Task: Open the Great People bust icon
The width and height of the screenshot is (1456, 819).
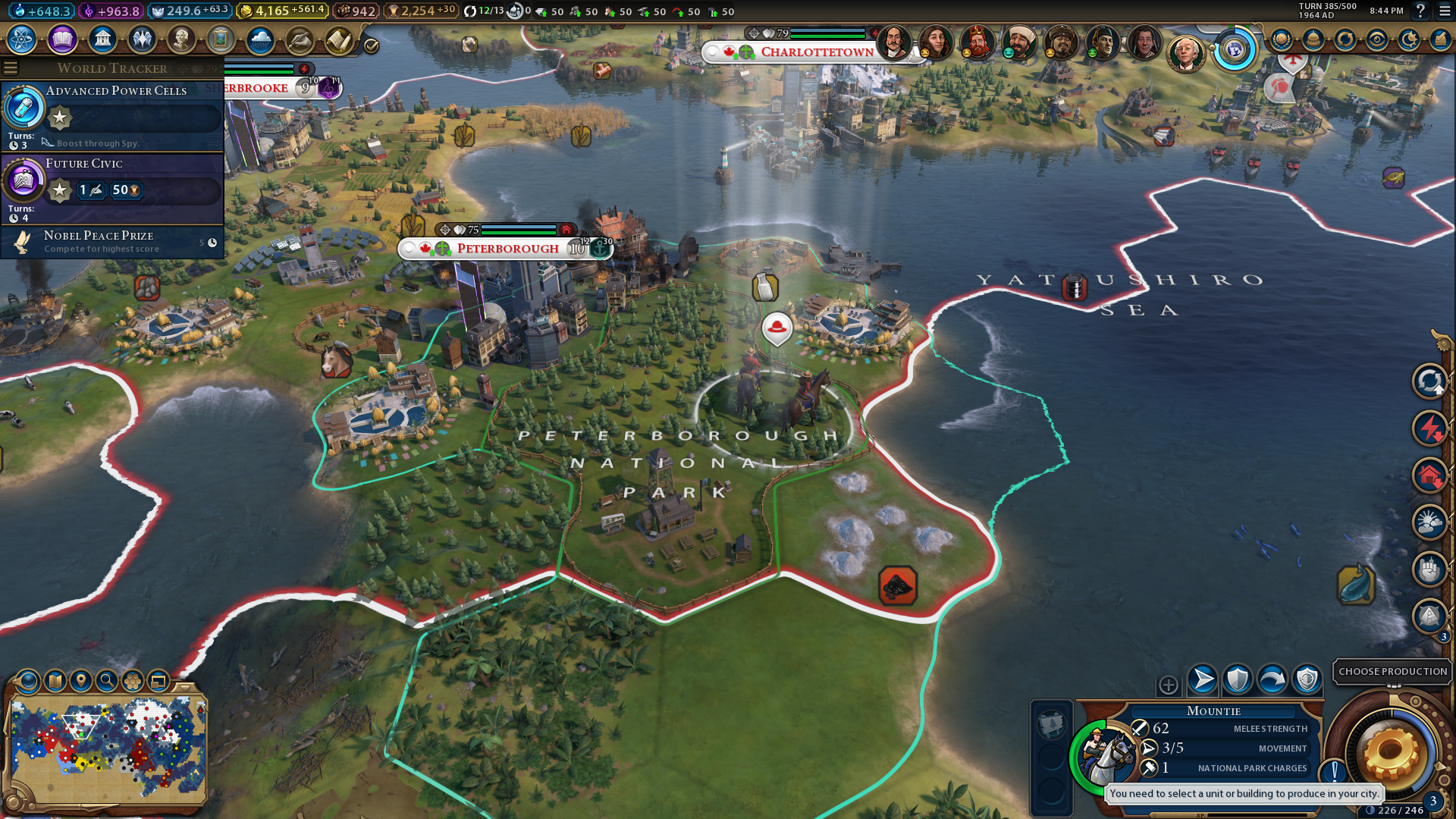Action: point(181,39)
